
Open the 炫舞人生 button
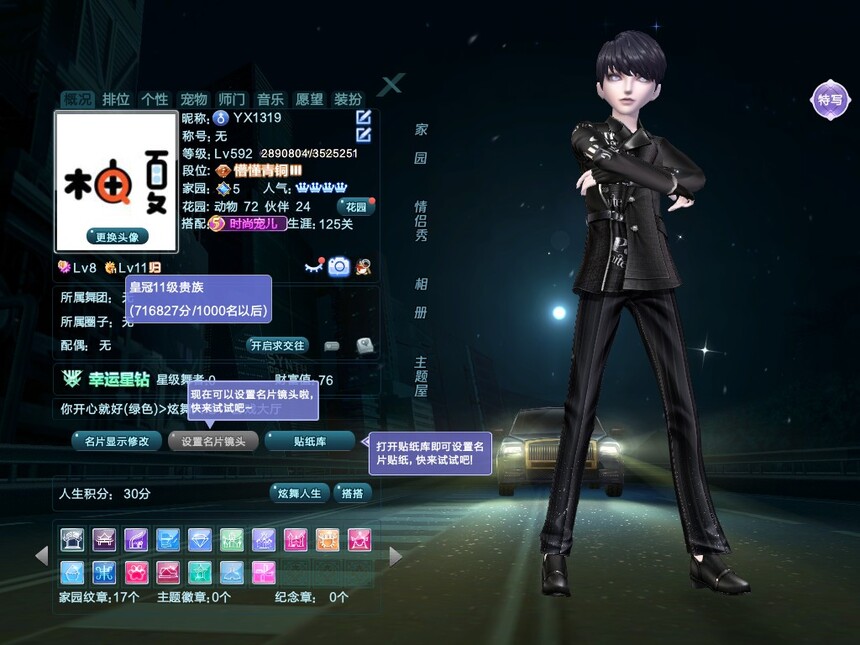pyautogui.click(x=300, y=493)
